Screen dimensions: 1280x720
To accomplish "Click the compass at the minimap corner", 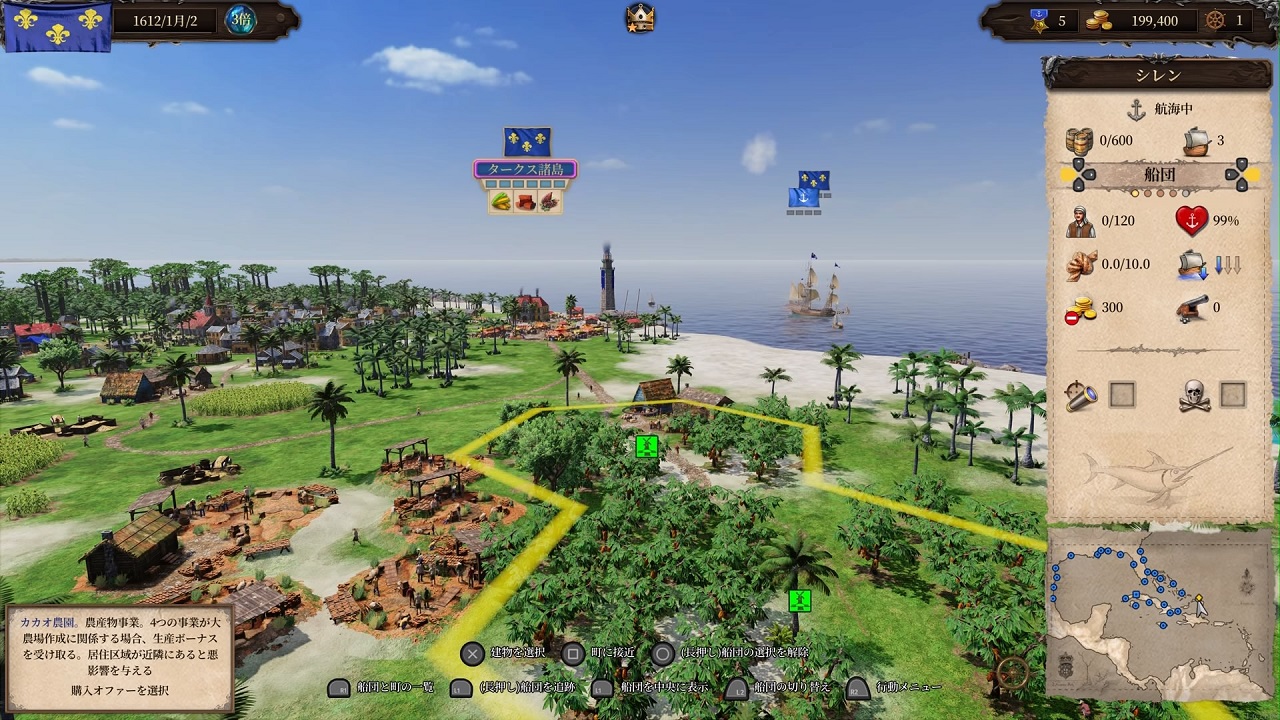I will click(x=1014, y=672).
